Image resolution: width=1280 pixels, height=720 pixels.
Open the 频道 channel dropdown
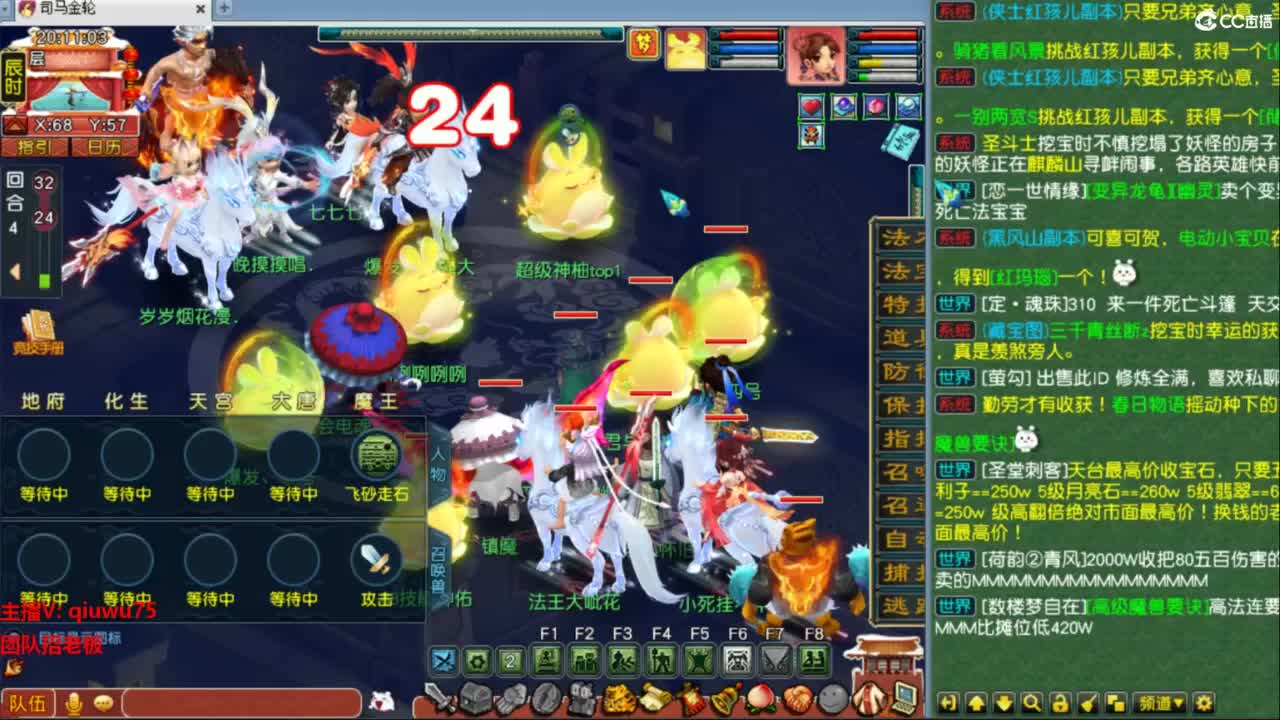pyautogui.click(x=1160, y=703)
